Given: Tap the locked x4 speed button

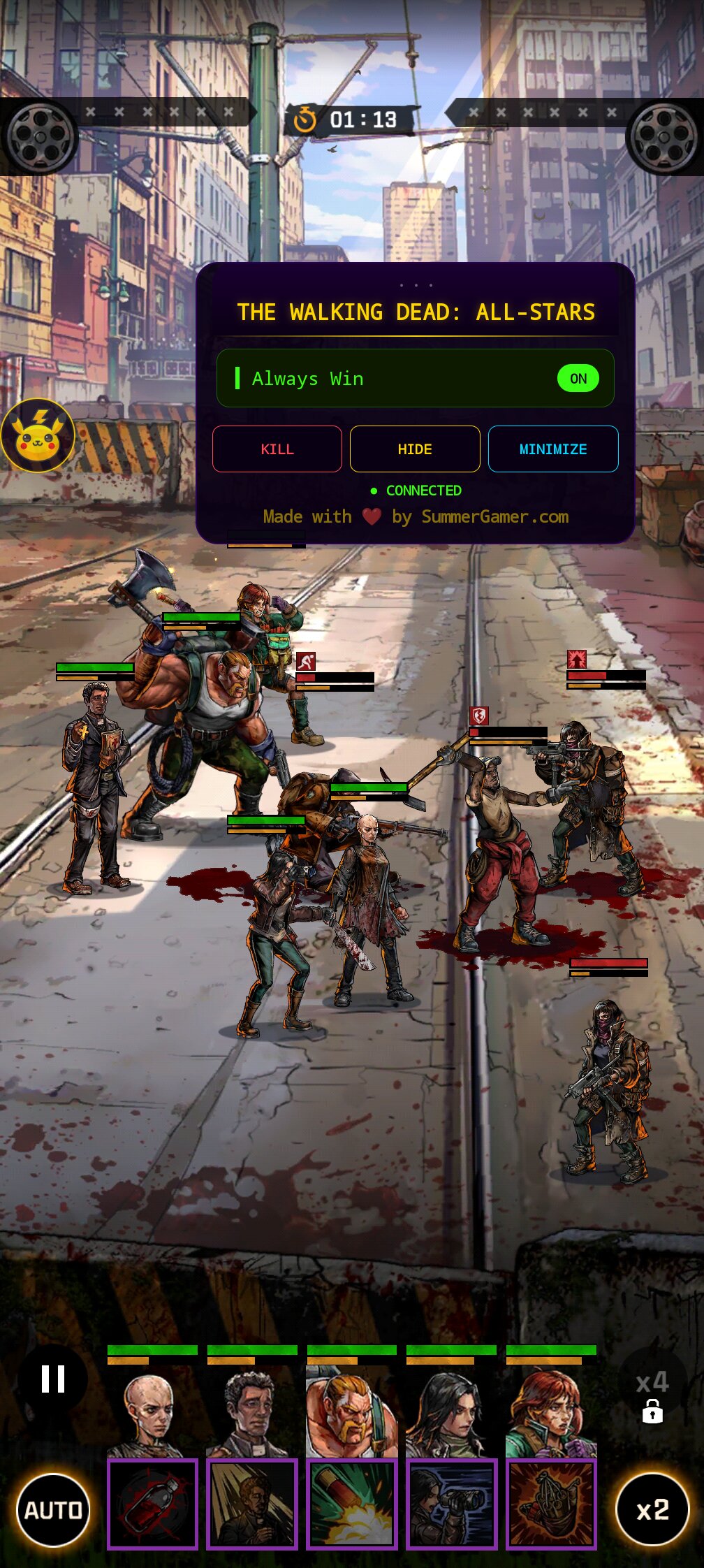Looking at the screenshot, I should [x=652, y=1395].
